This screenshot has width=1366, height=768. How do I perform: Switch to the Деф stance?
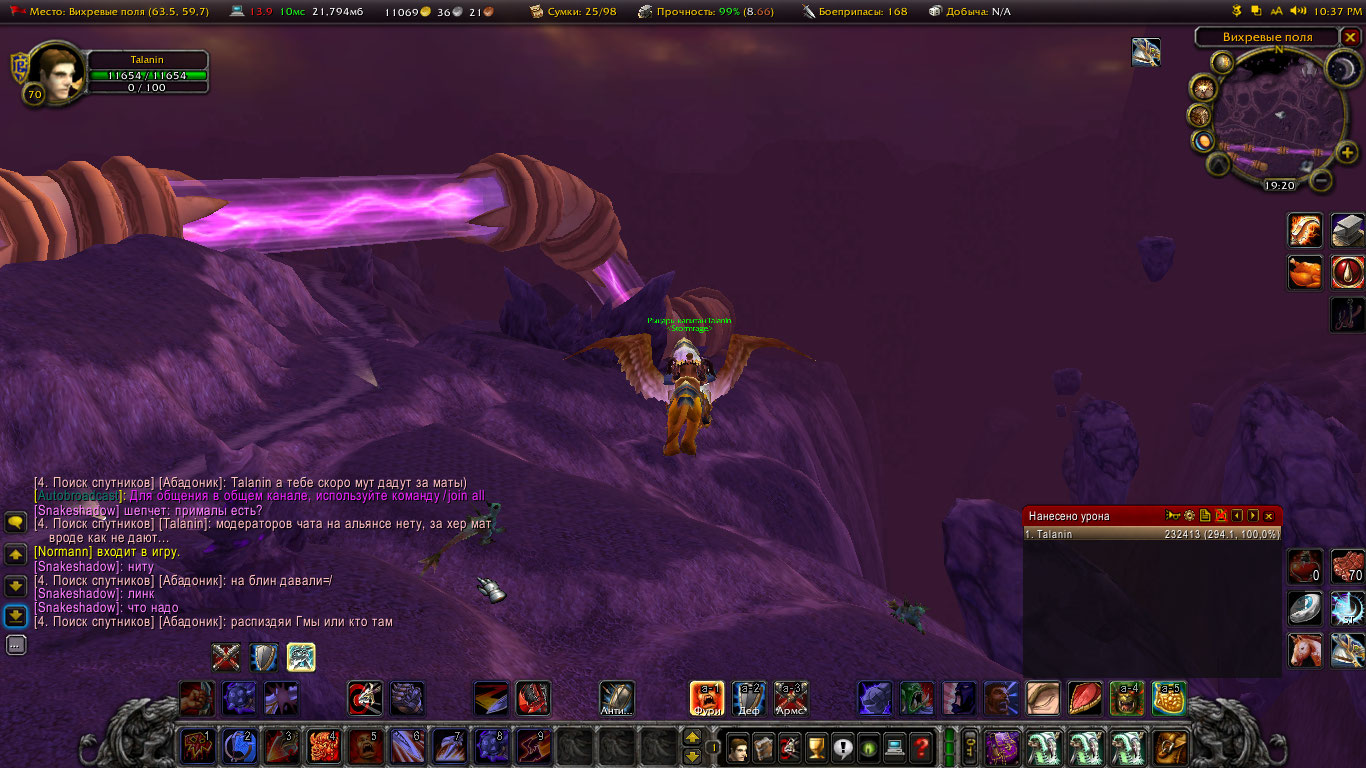(749, 698)
